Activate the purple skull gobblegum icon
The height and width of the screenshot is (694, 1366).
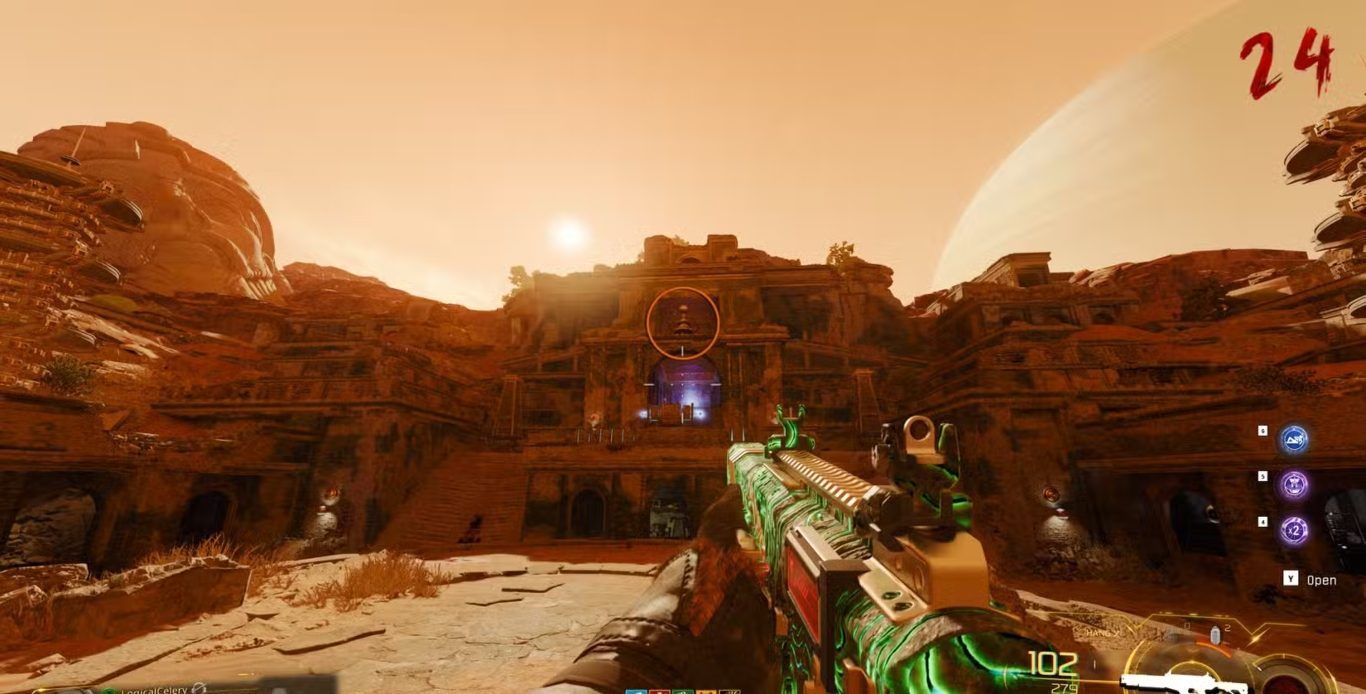(x=1295, y=485)
